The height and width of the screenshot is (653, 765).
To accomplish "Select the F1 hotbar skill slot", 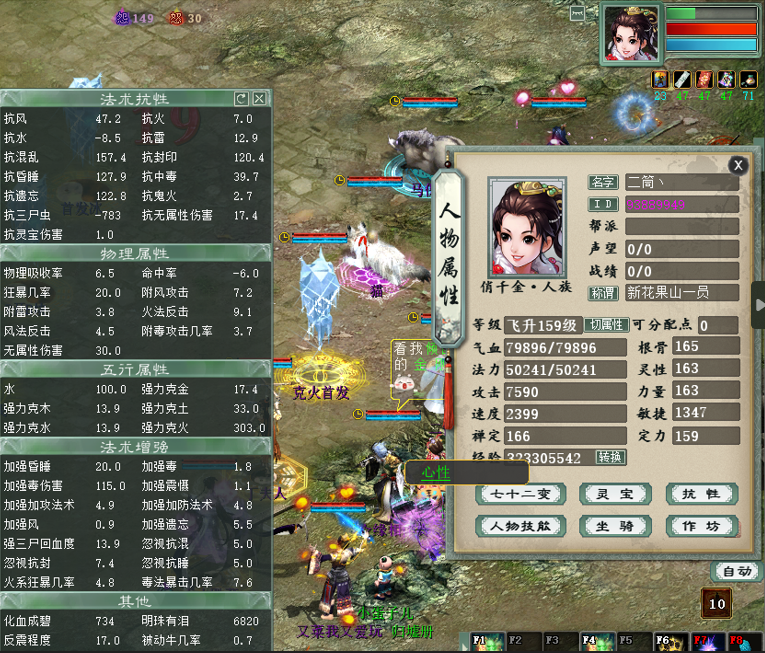I will click(483, 640).
